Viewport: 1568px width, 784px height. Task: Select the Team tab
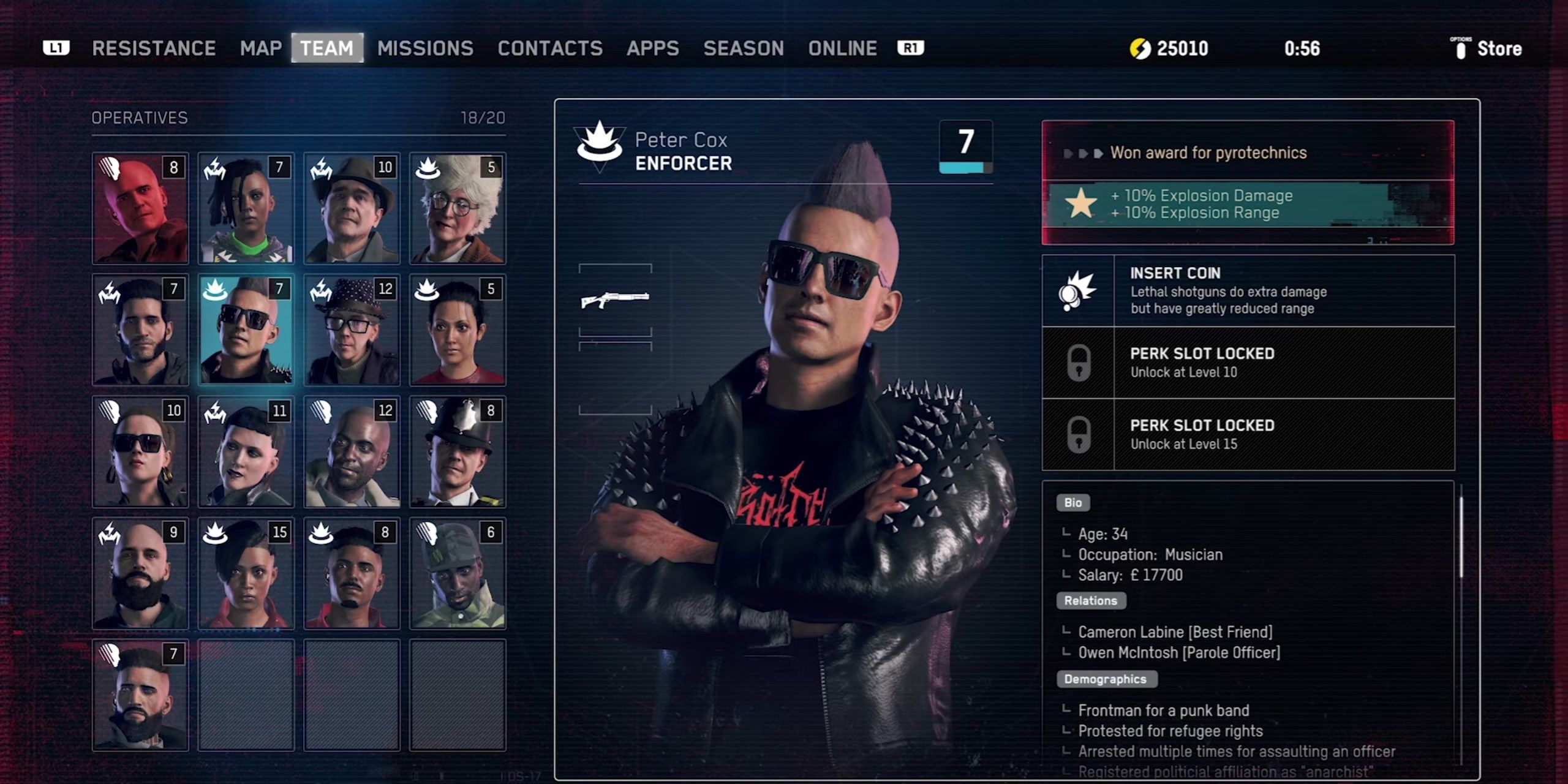tap(327, 48)
